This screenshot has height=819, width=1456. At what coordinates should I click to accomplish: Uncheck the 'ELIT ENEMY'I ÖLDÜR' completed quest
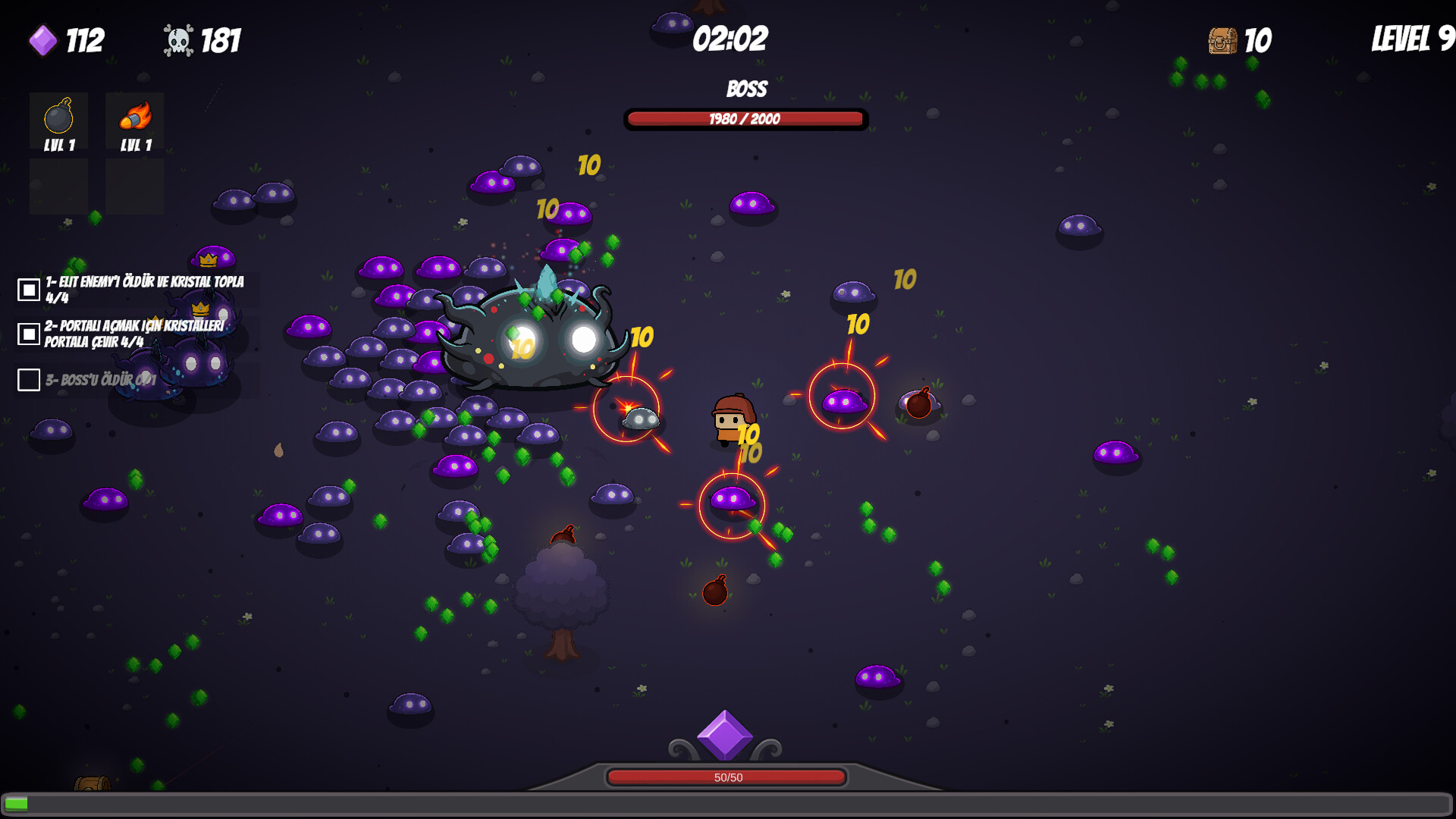click(27, 288)
